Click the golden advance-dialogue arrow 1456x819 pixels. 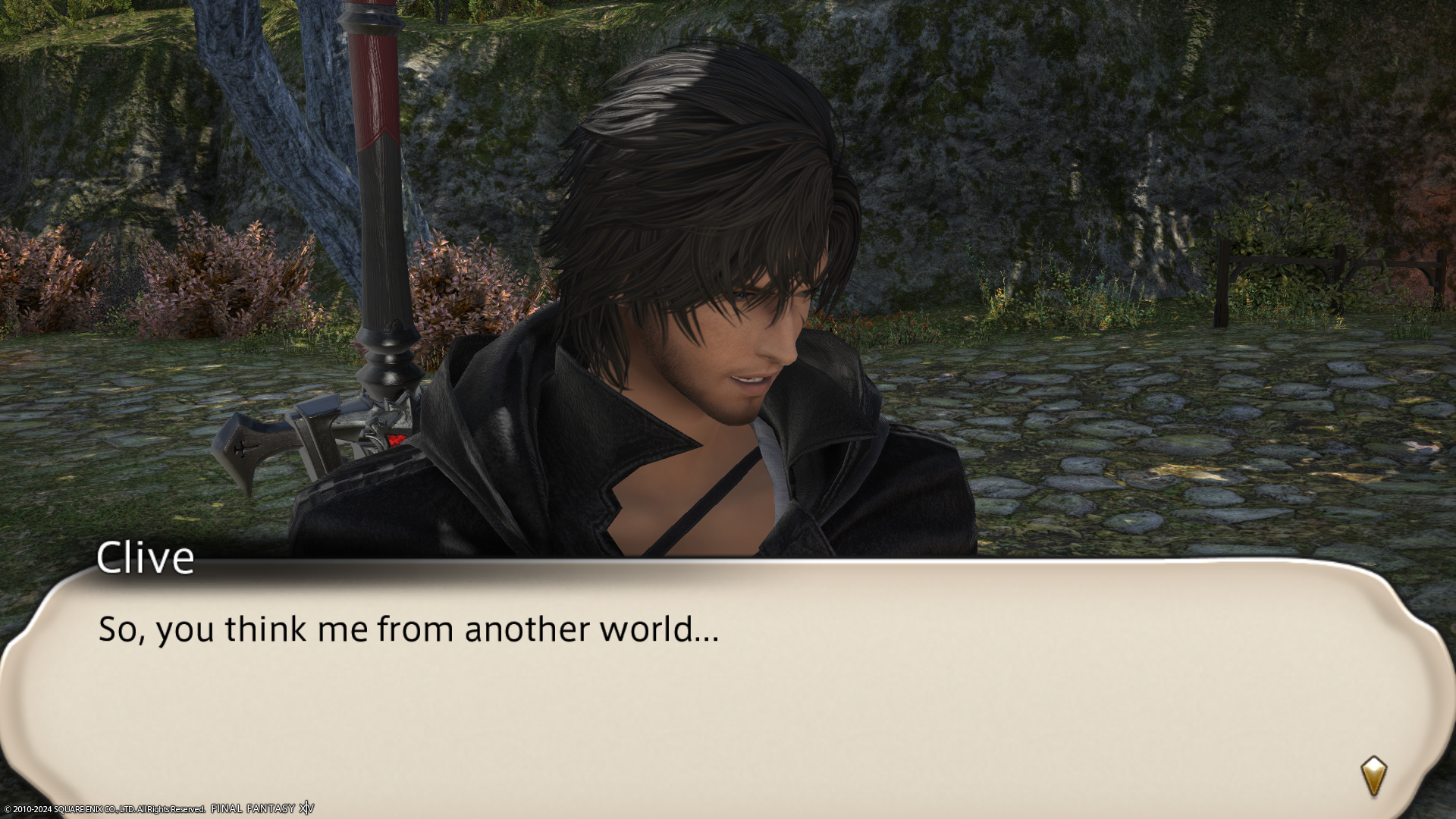pyautogui.click(x=1373, y=775)
